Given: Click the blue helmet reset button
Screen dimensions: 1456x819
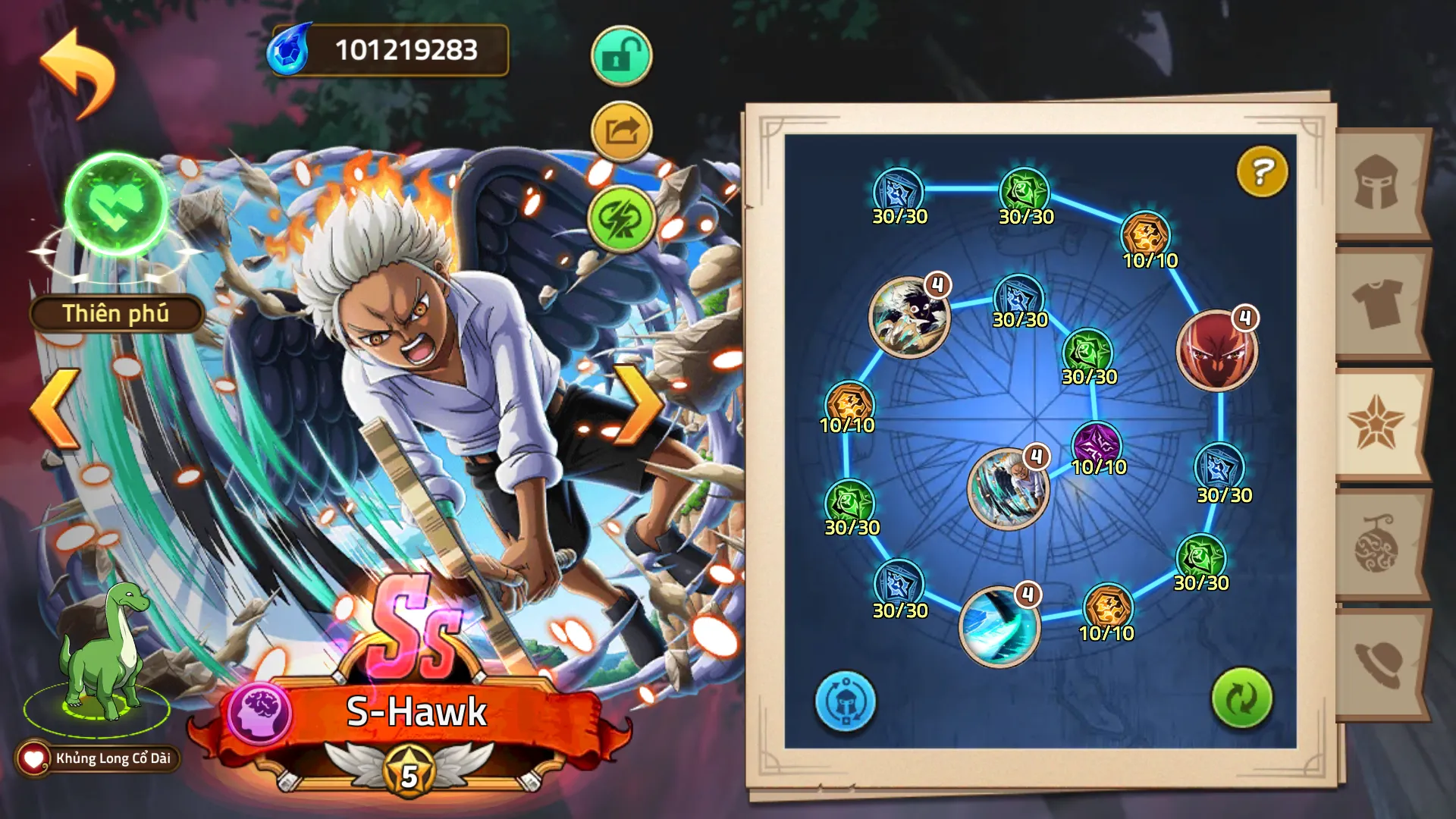Looking at the screenshot, I should [x=846, y=701].
